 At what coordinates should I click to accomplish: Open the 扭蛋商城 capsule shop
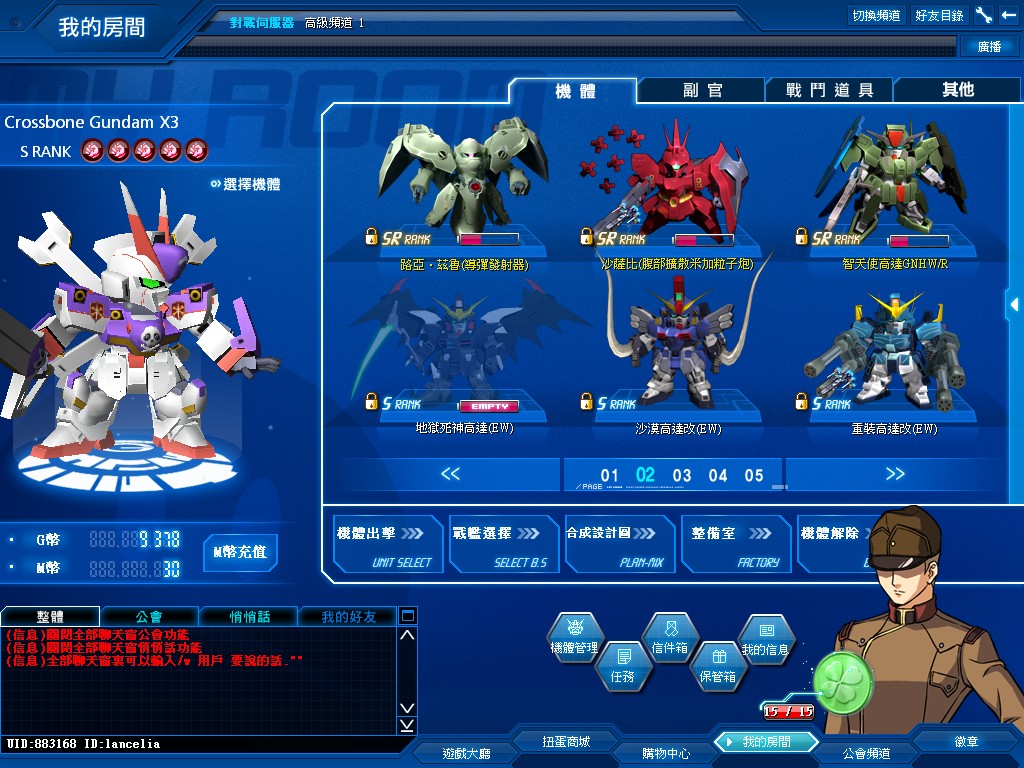click(x=566, y=742)
